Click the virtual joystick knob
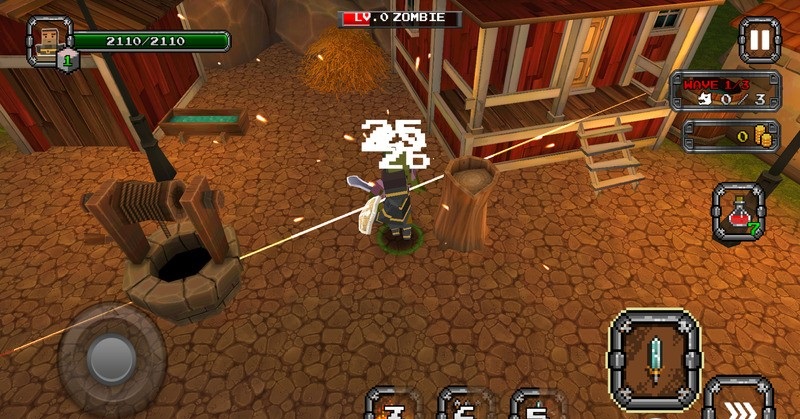800x419 pixels. click(111, 357)
